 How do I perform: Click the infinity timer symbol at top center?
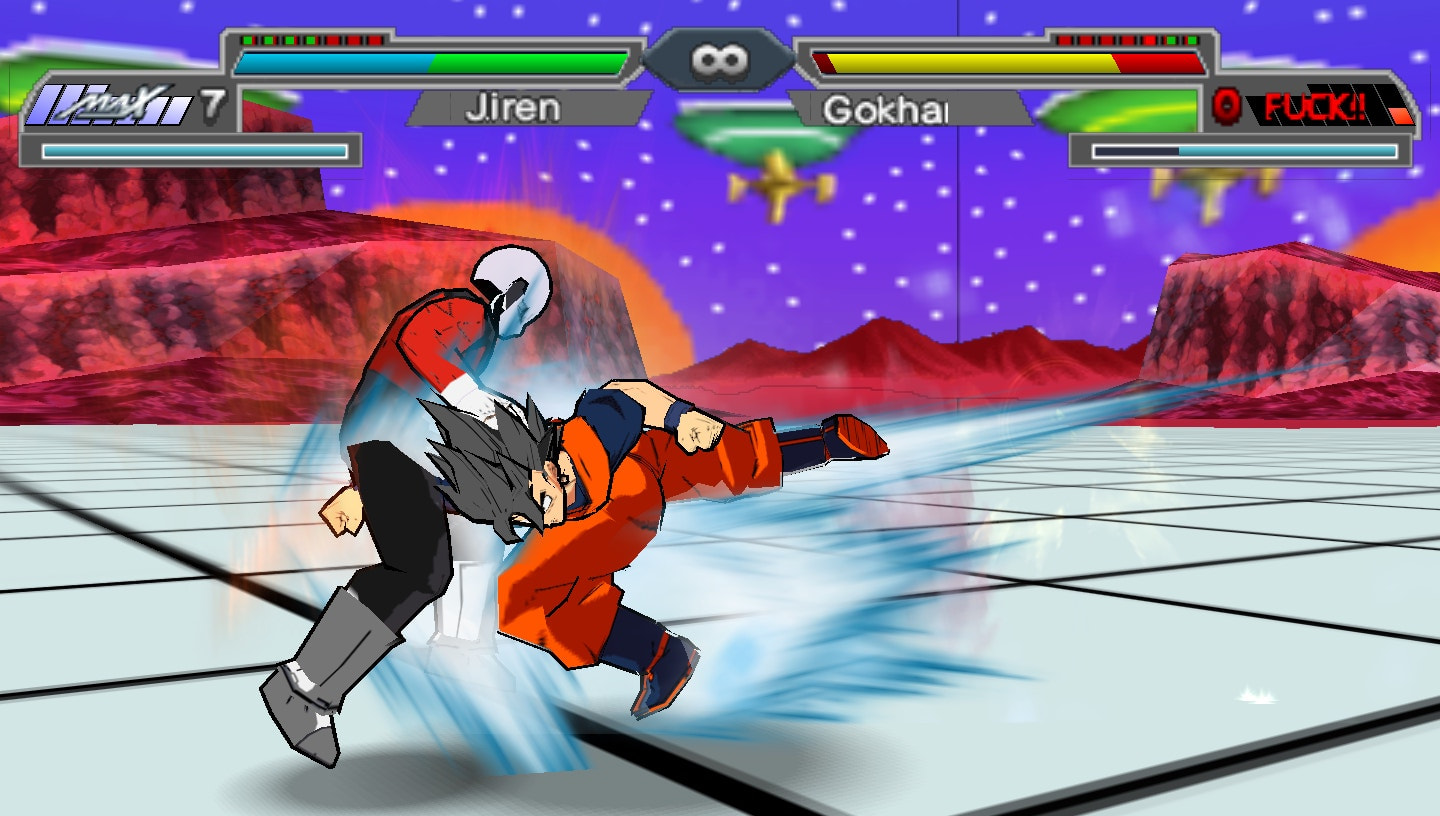point(718,58)
